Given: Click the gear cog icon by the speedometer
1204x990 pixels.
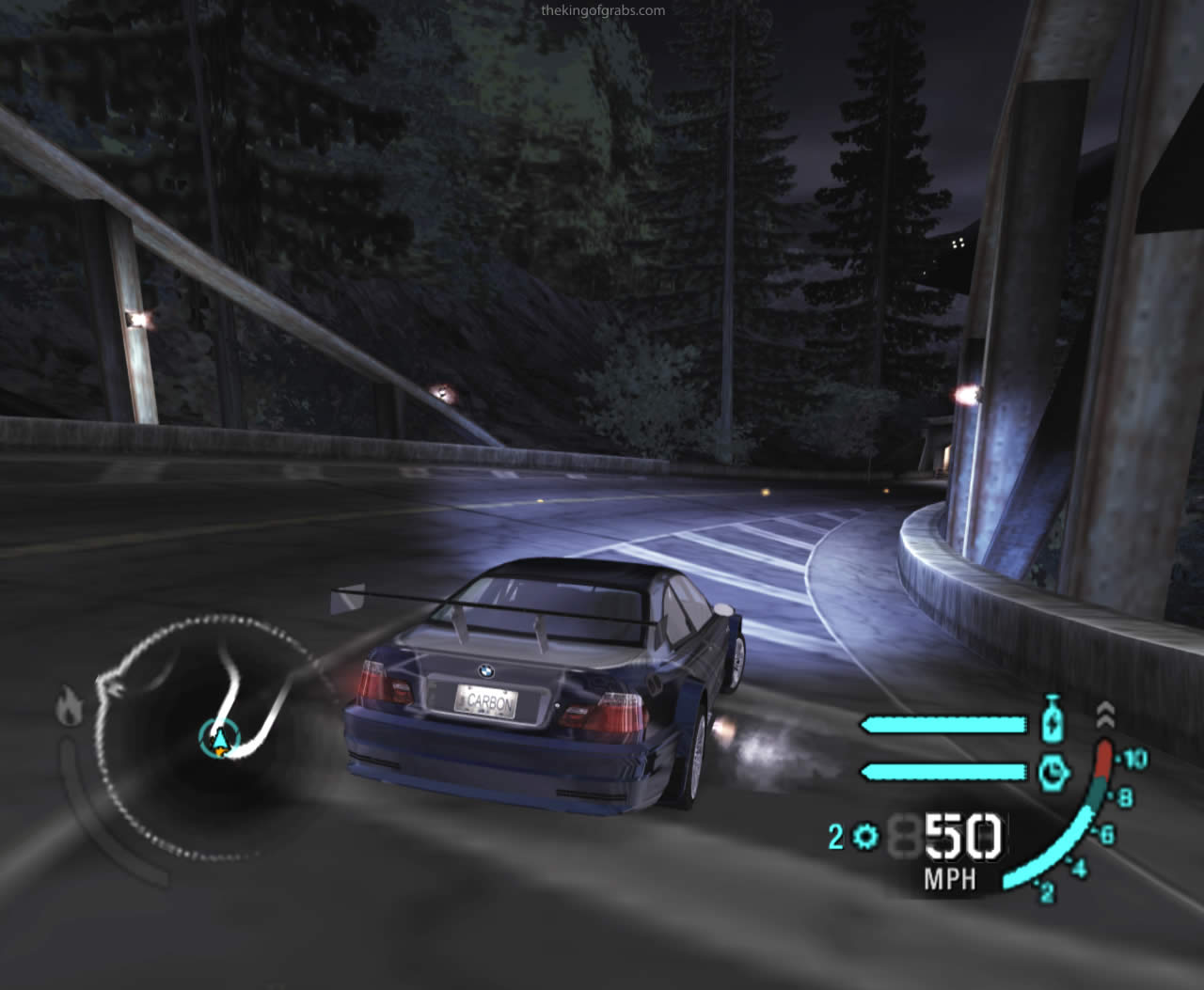Looking at the screenshot, I should (x=865, y=836).
